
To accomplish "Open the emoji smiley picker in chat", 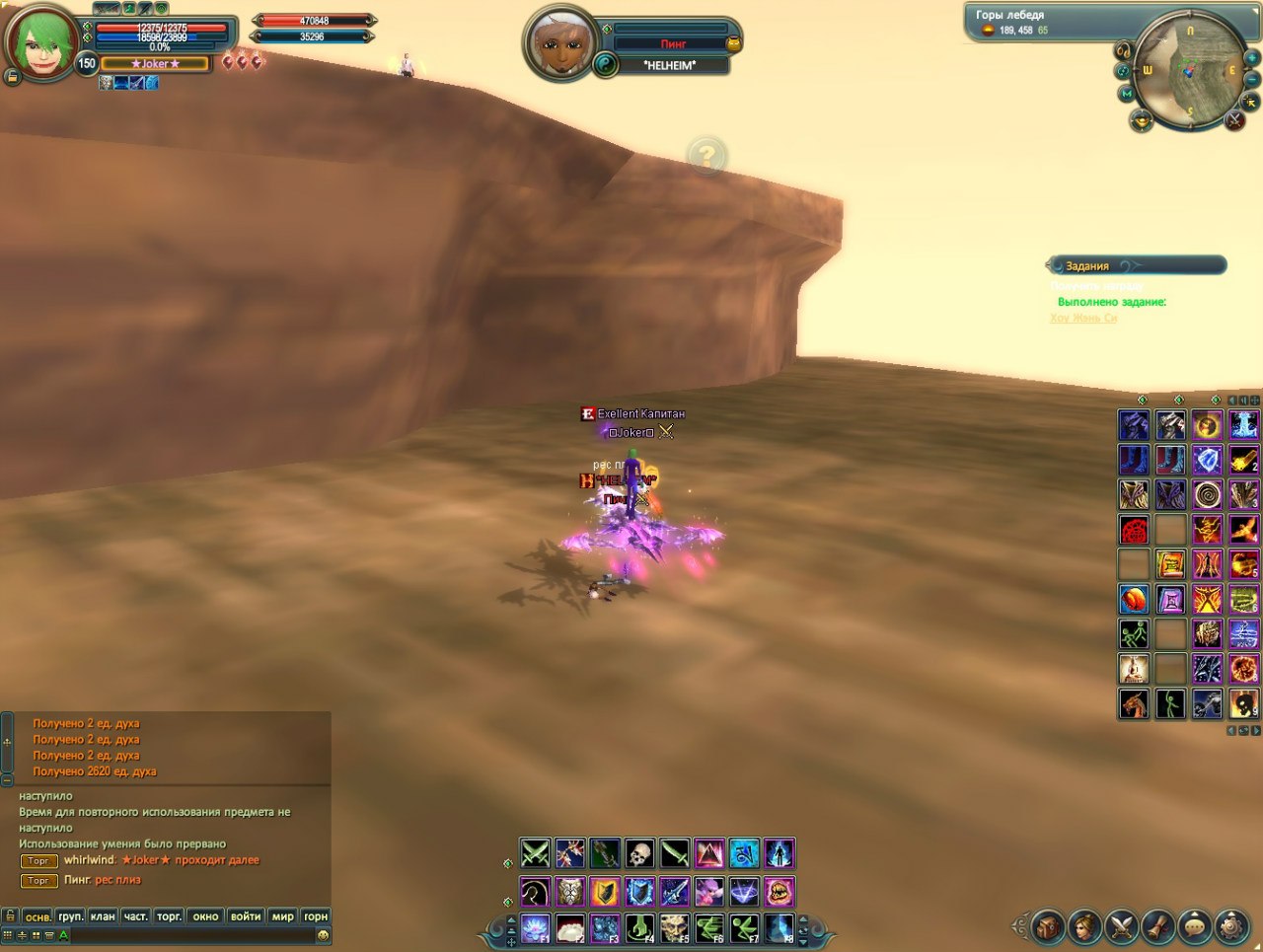I will pos(323,935).
